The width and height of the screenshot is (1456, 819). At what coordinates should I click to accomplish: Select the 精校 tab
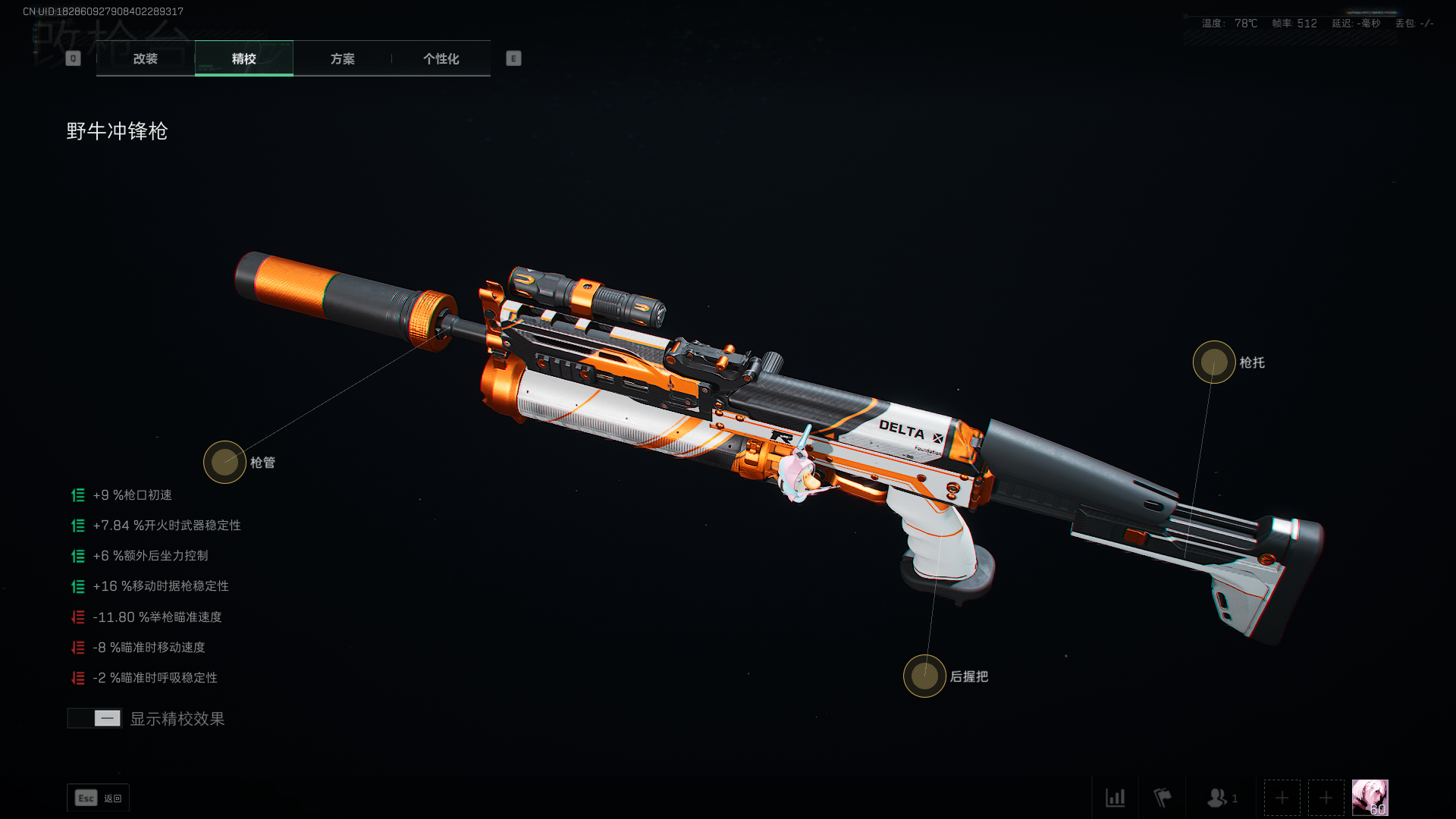coord(243,58)
